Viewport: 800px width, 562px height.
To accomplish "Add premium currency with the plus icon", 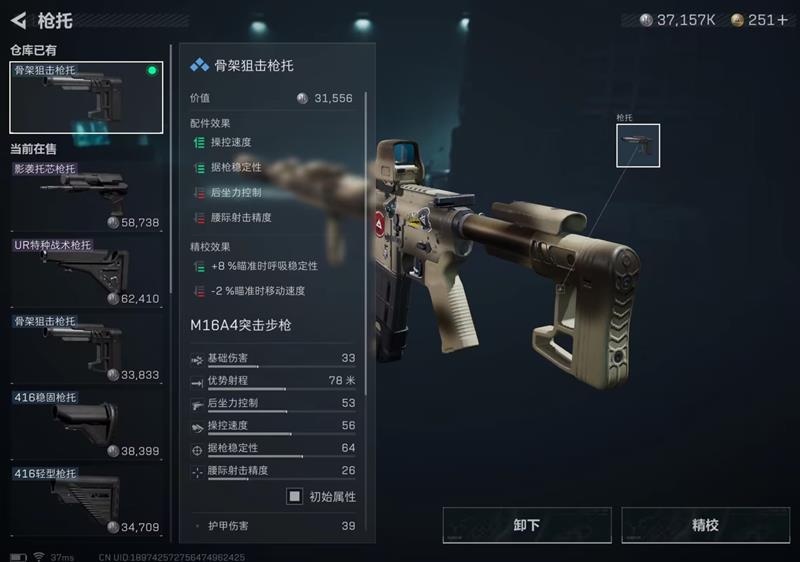I will tap(782, 20).
